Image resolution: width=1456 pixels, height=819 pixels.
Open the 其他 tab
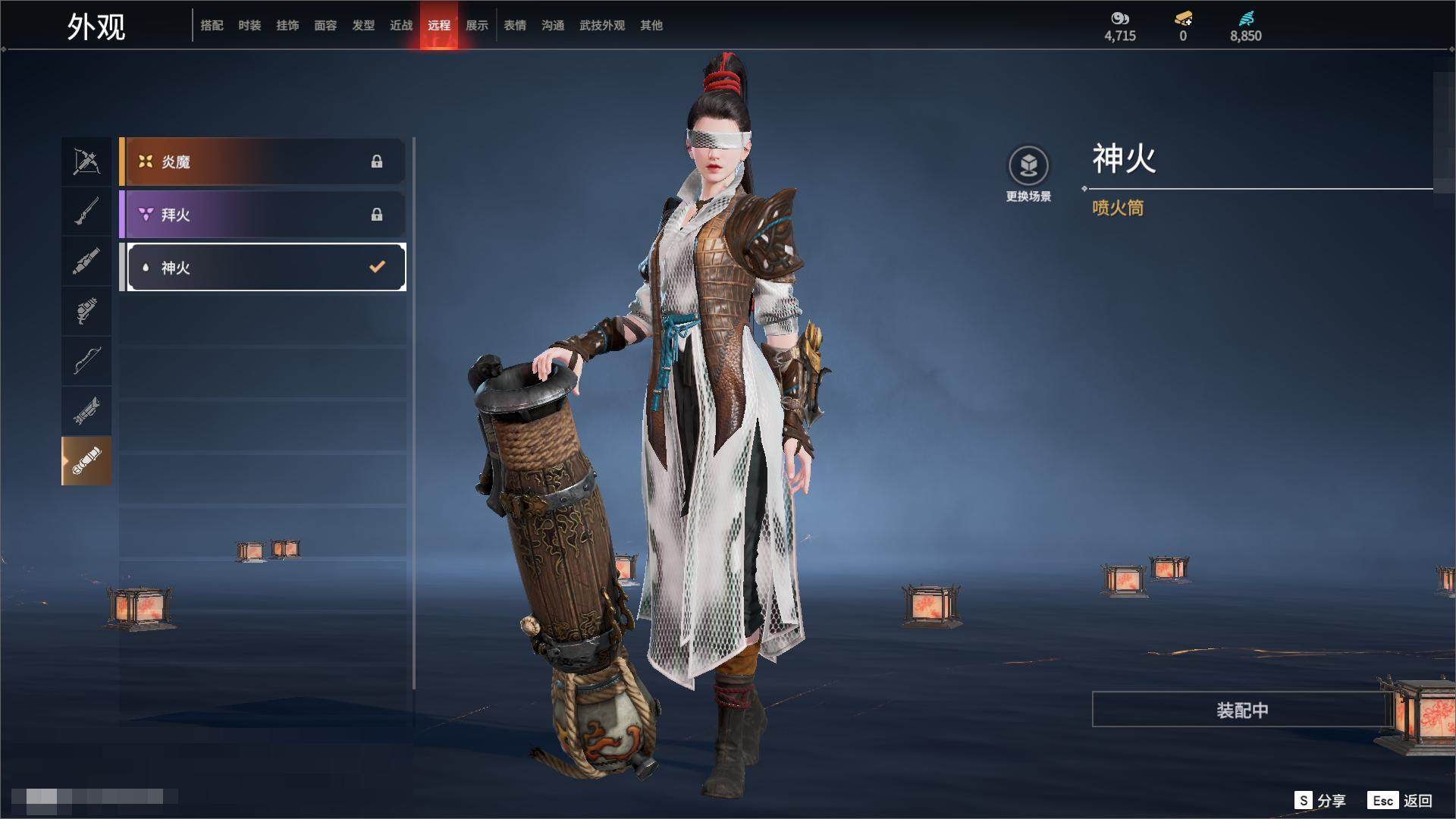coord(651,25)
